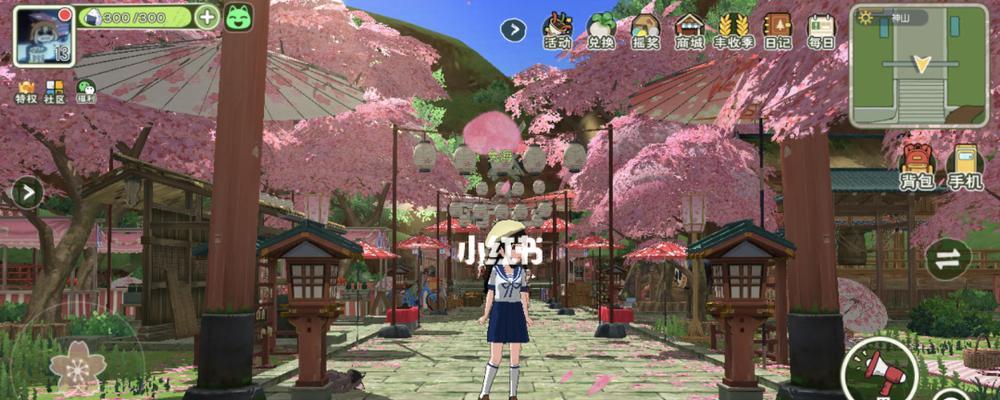Open the 活动 events menu
Viewport: 1000px width, 400px height.
557,31
